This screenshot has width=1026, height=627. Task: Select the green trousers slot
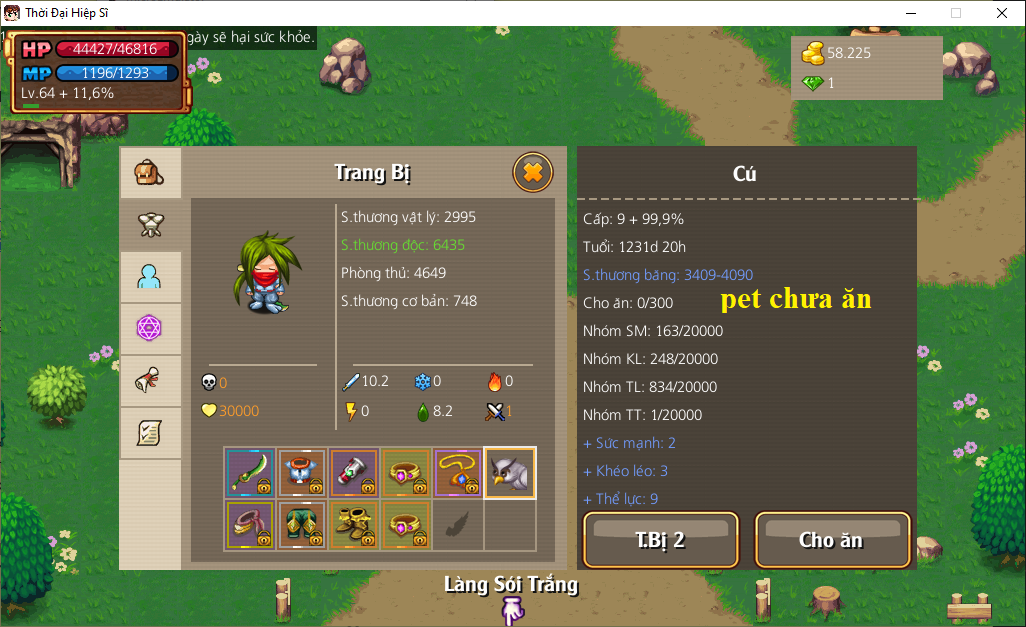302,525
